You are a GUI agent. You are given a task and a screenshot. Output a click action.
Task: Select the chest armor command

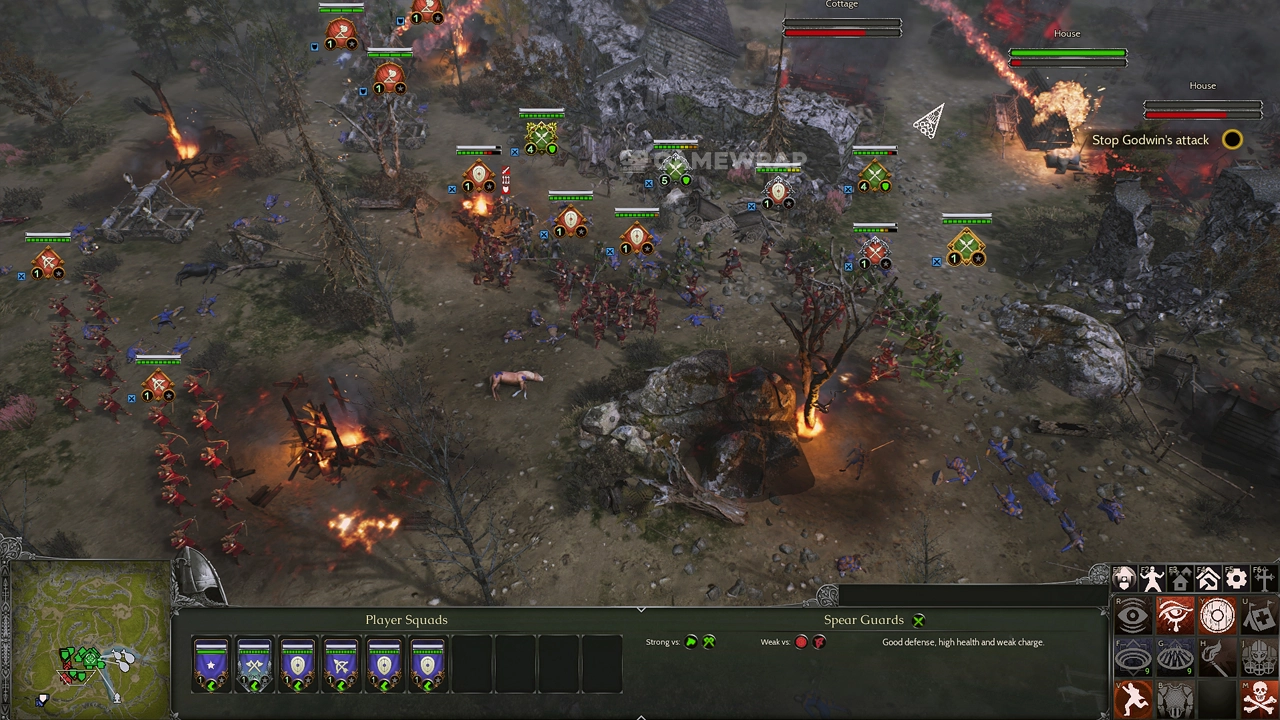tap(1175, 698)
